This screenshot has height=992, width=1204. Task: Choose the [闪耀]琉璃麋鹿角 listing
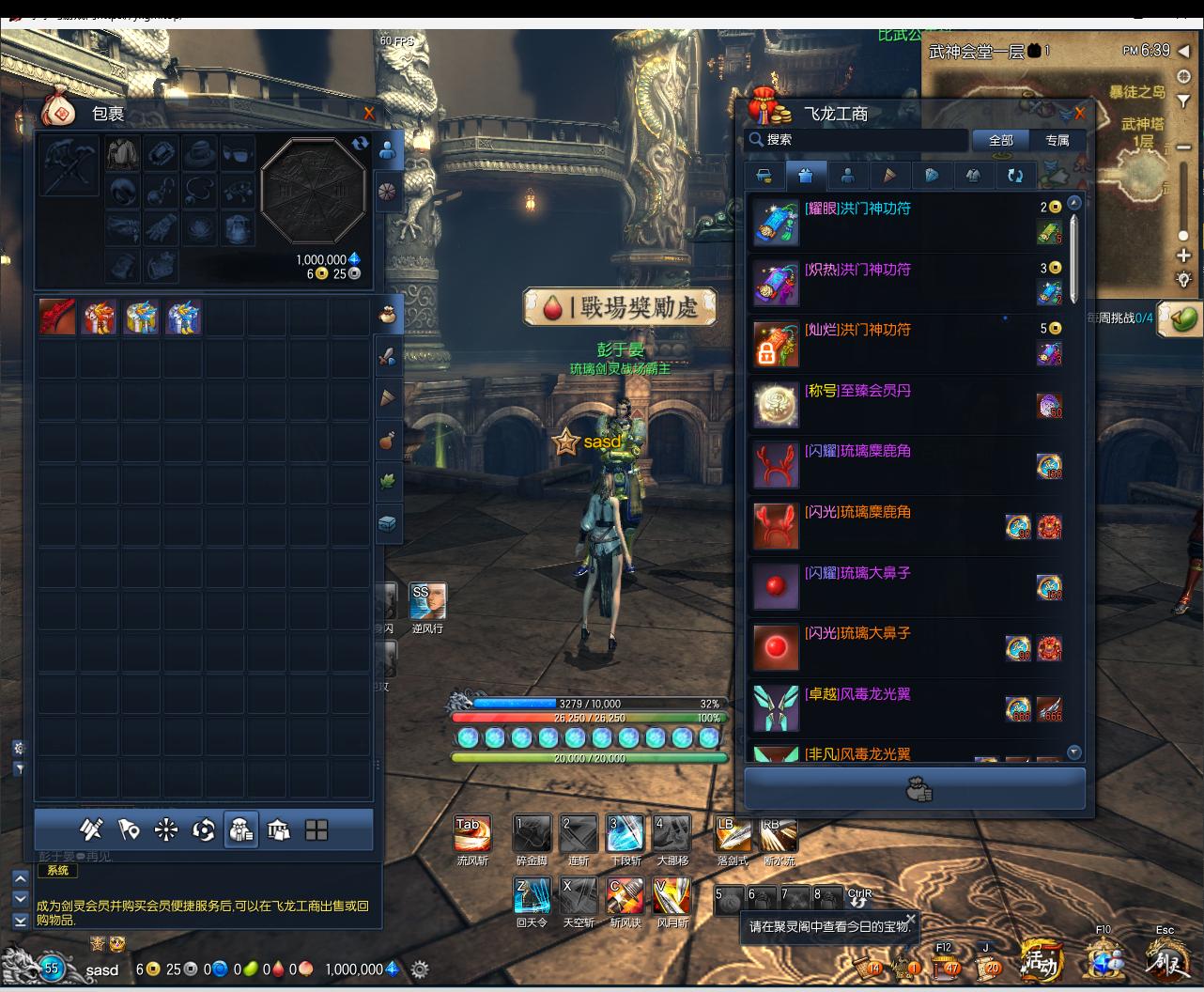click(x=857, y=452)
